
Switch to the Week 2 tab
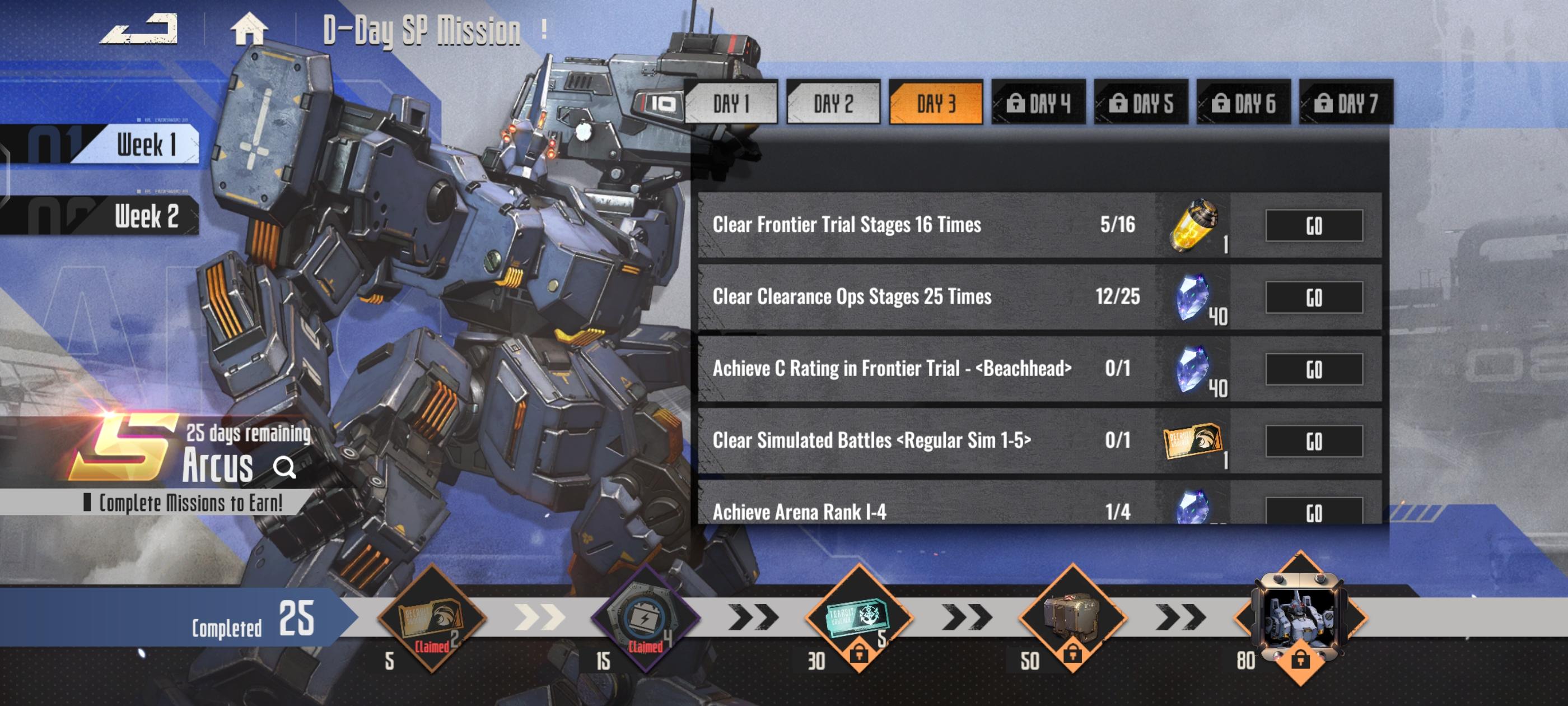145,216
